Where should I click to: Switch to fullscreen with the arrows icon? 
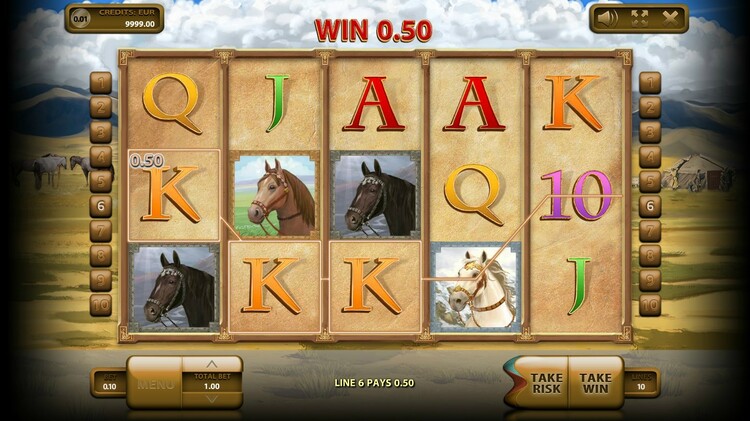click(x=638, y=17)
